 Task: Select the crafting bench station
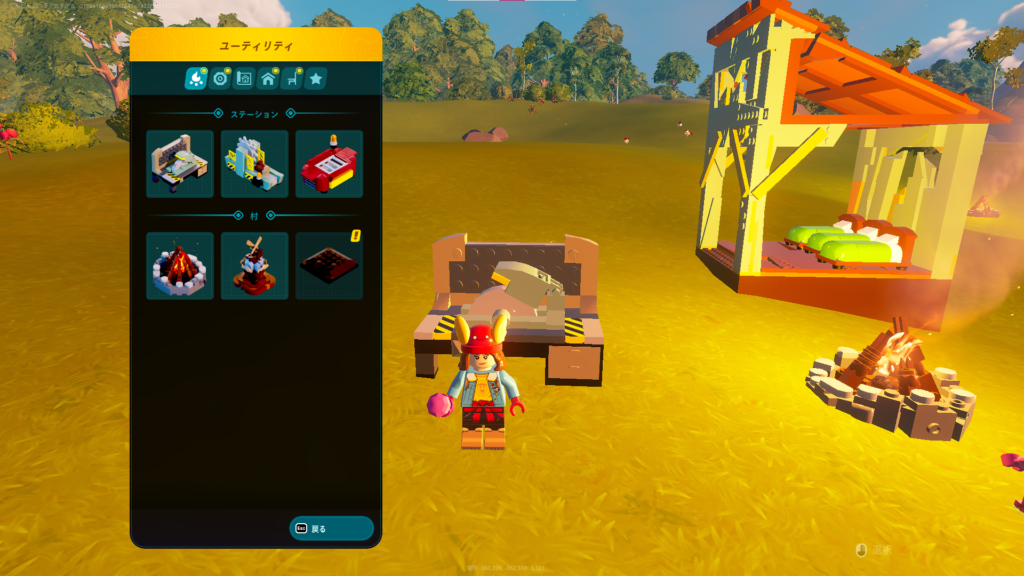click(x=180, y=164)
